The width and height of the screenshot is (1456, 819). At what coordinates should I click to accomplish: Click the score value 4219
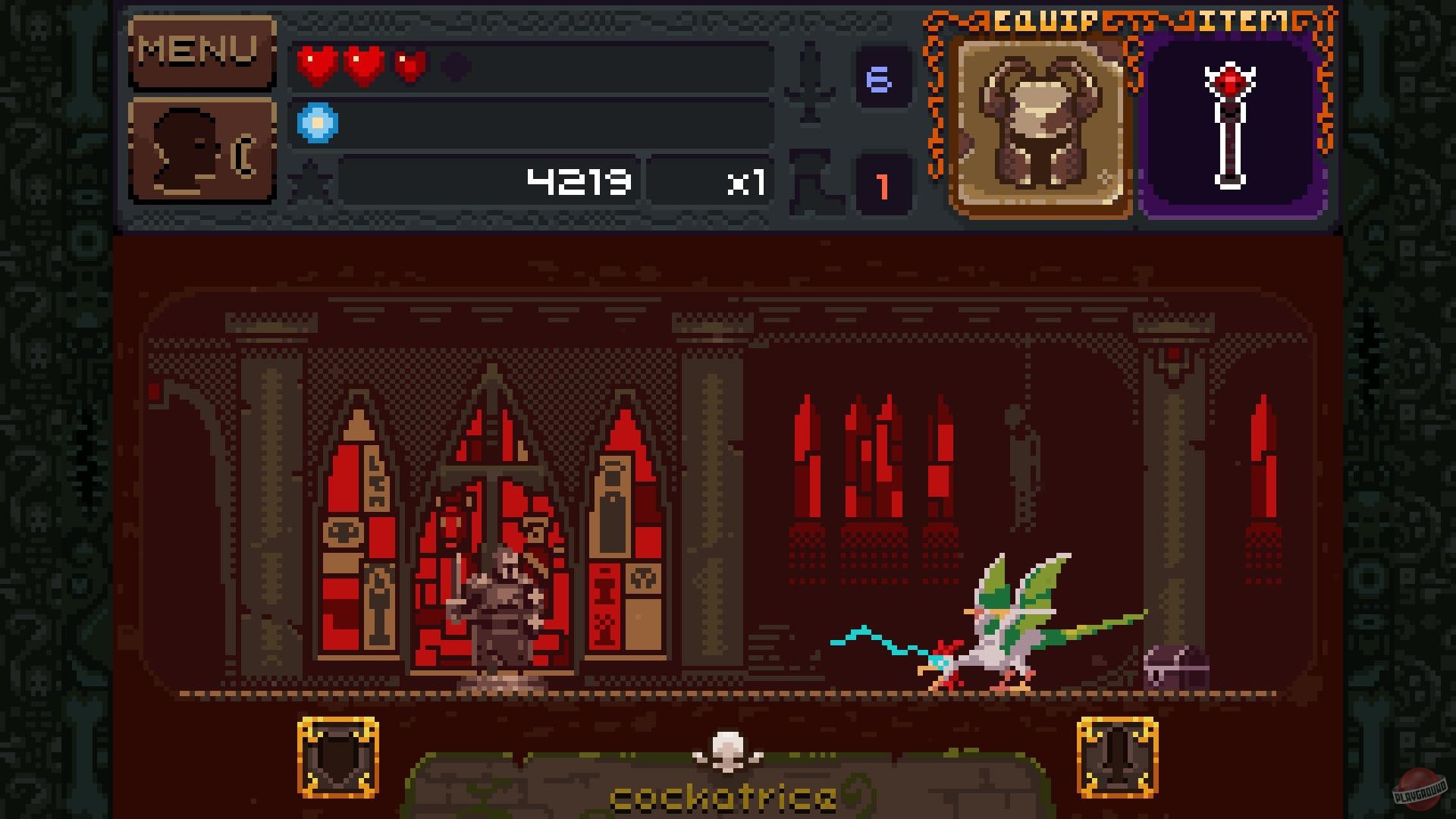[578, 180]
